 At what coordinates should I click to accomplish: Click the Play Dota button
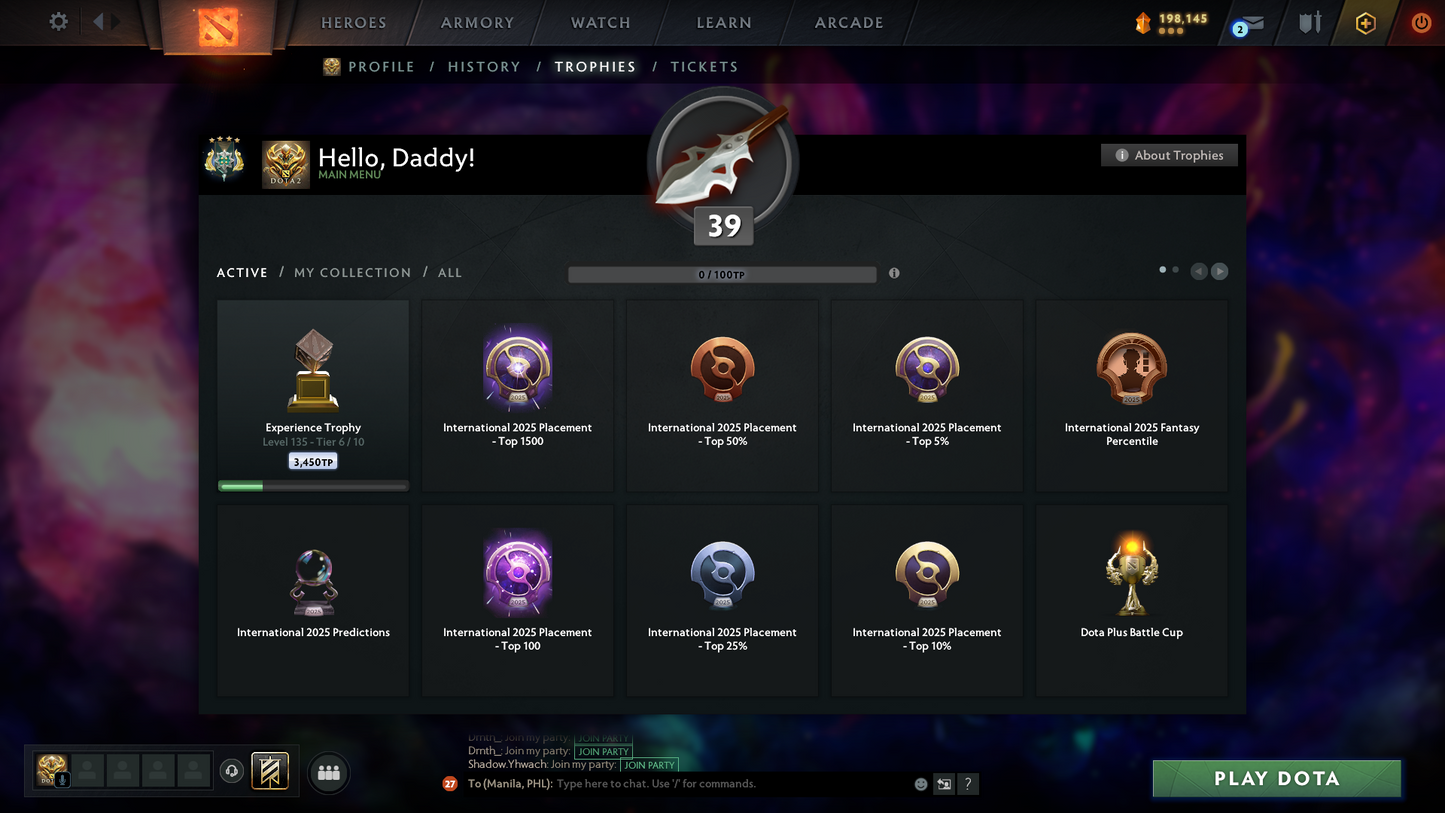(1276, 778)
